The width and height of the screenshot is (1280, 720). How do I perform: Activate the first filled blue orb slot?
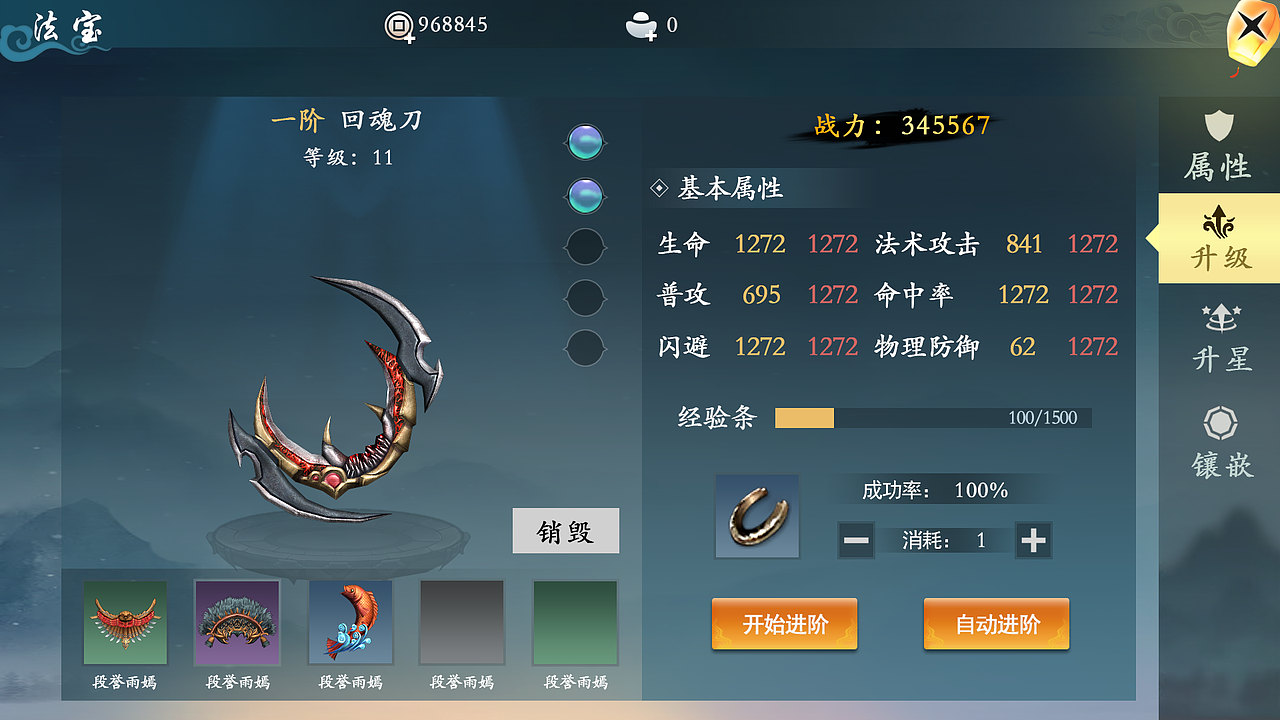click(585, 142)
